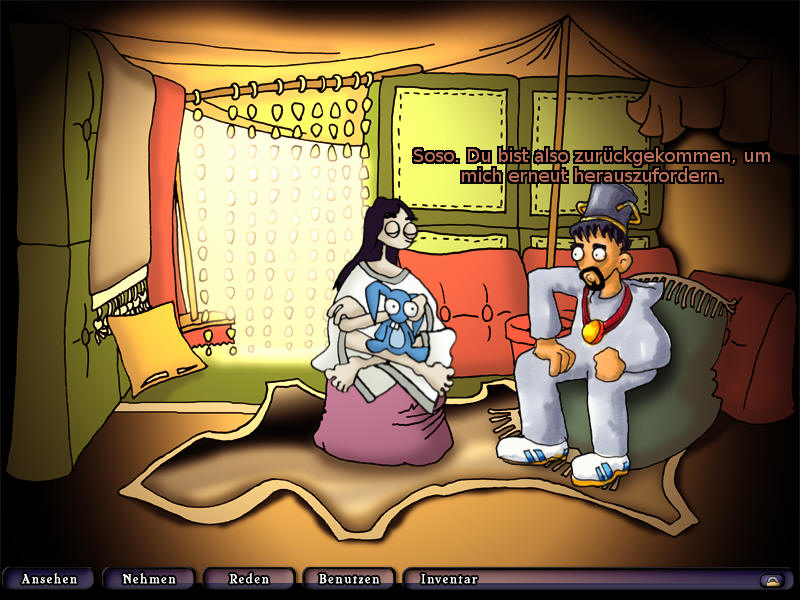Viewport: 800px width, 600px height.
Task: Select the Ansehen verb button
Action: 49,579
